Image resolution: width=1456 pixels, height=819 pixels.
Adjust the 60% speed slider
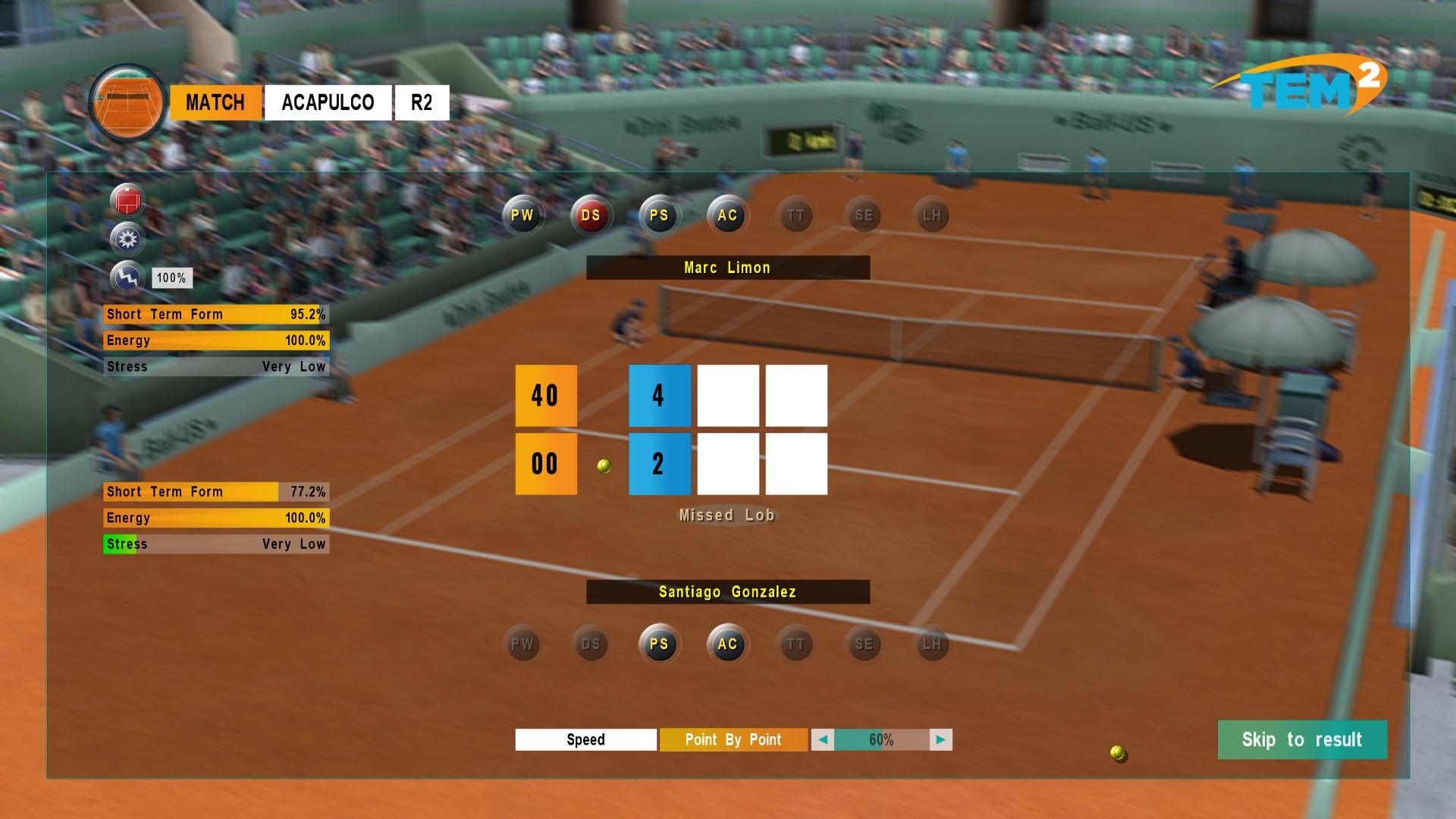click(x=881, y=739)
